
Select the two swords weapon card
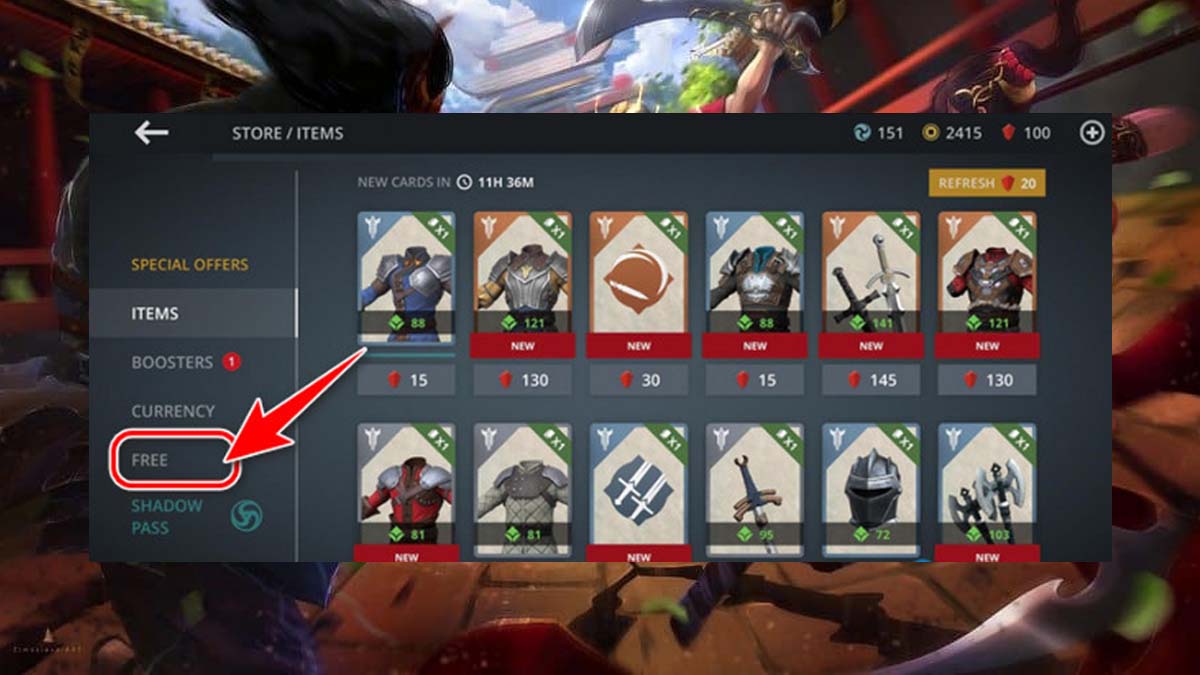(870, 275)
